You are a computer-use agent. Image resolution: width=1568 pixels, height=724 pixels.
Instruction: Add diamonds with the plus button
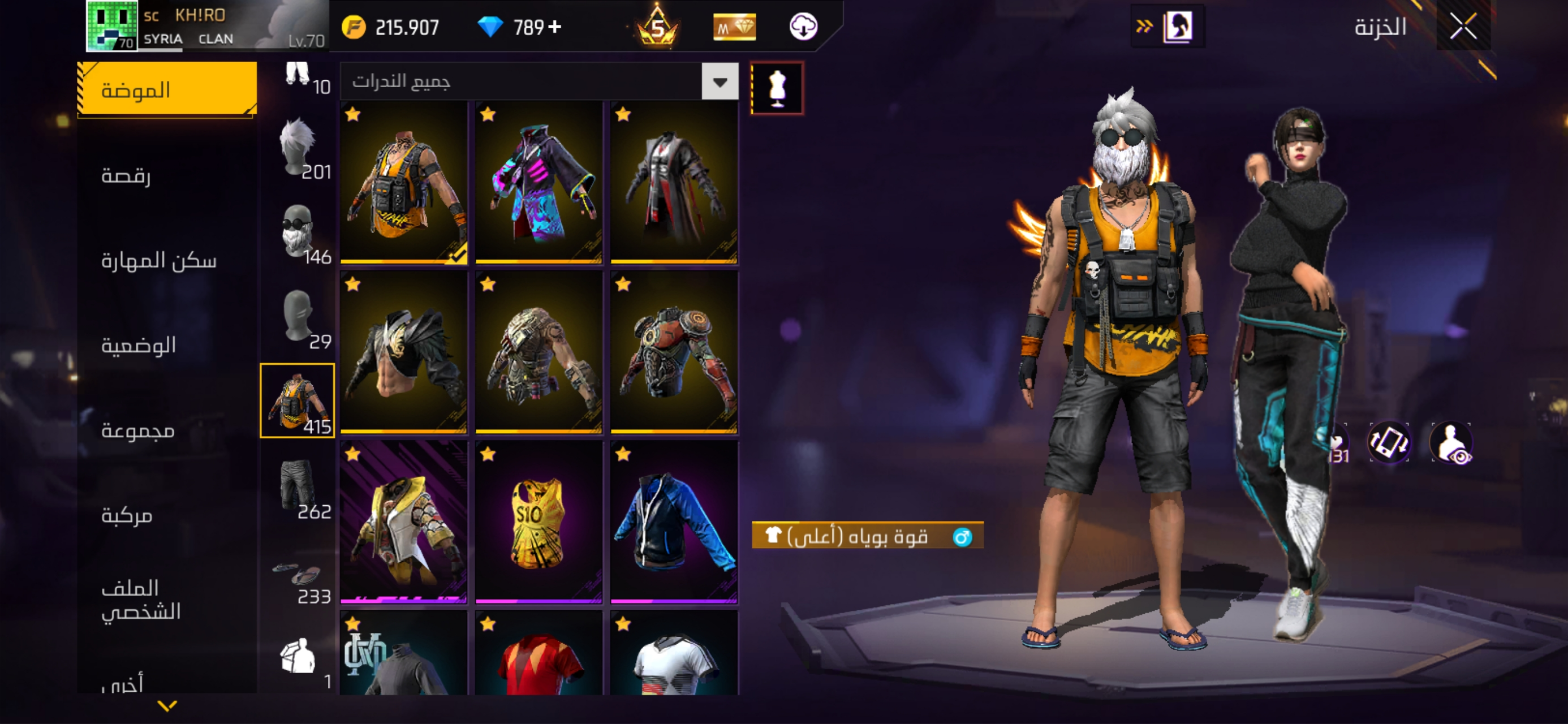[554, 27]
